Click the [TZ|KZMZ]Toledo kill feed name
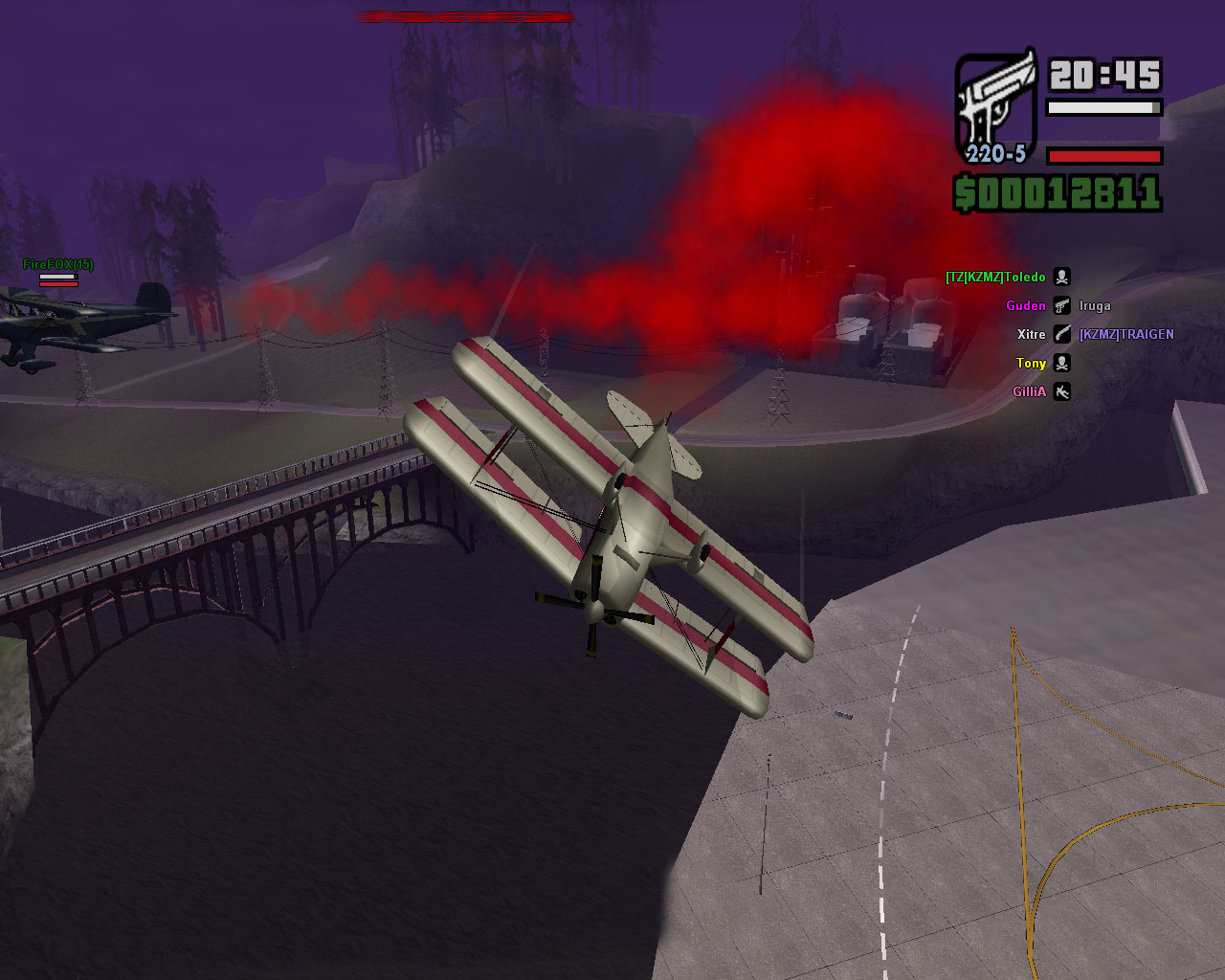This screenshot has width=1225, height=980. 995,278
